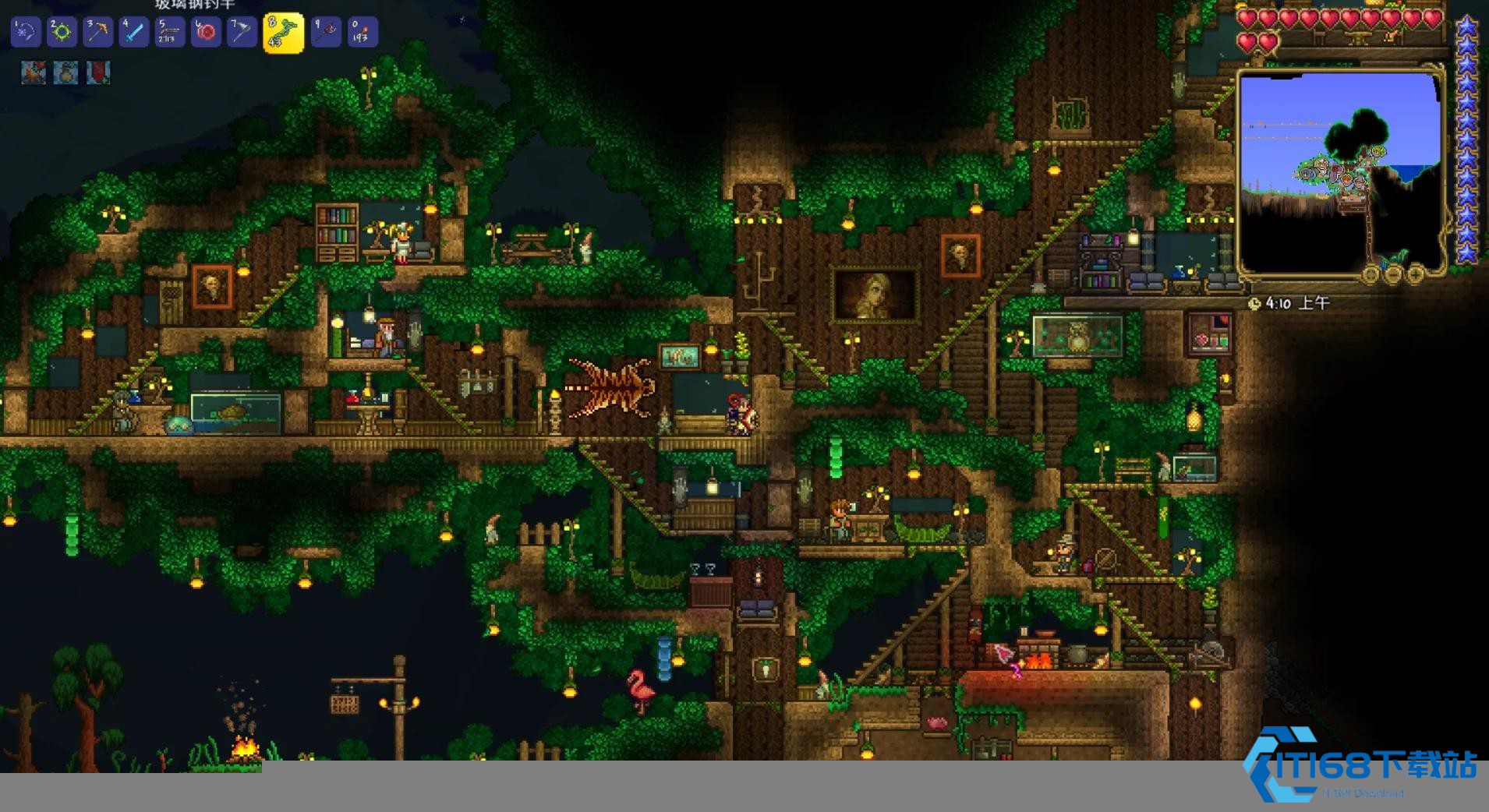
Task: Select the red round item in slot 6
Action: 206,33
